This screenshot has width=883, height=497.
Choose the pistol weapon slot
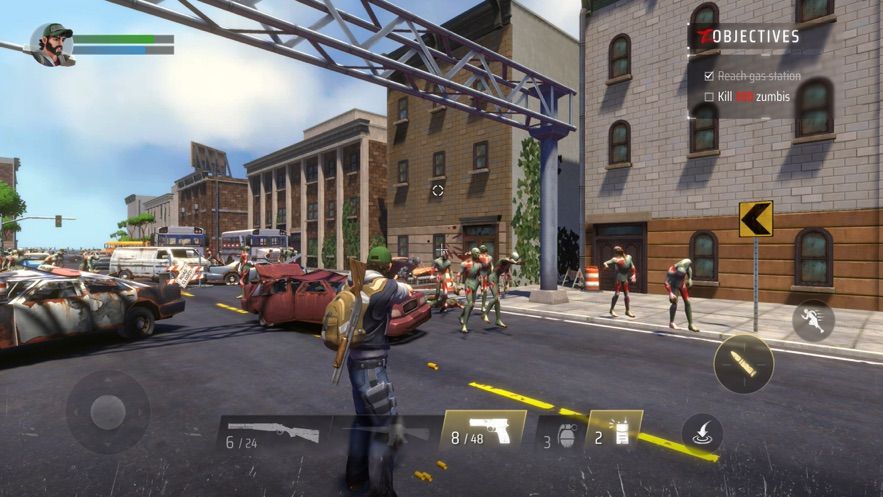tap(483, 431)
